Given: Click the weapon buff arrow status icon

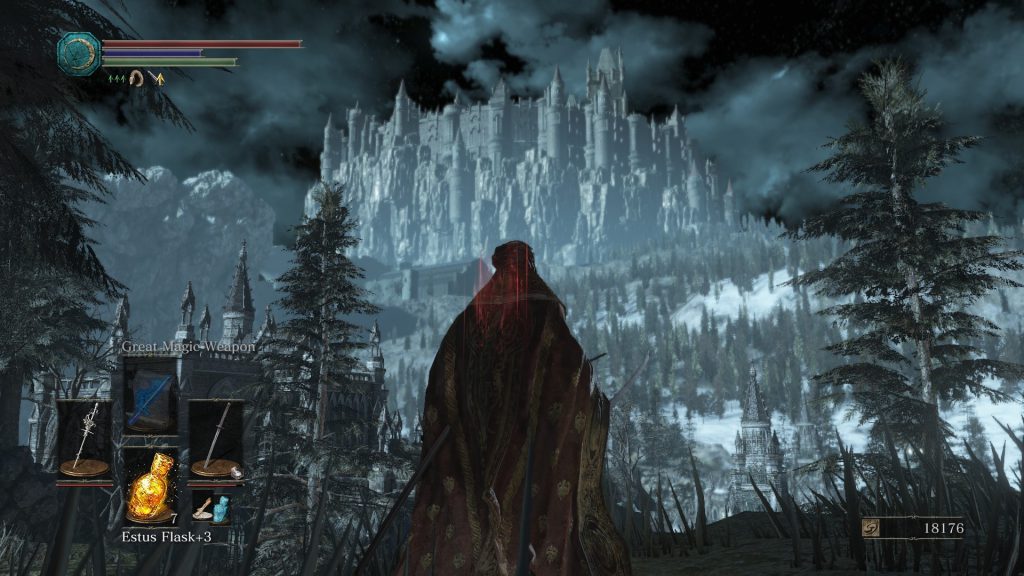Looking at the screenshot, I should point(156,77).
